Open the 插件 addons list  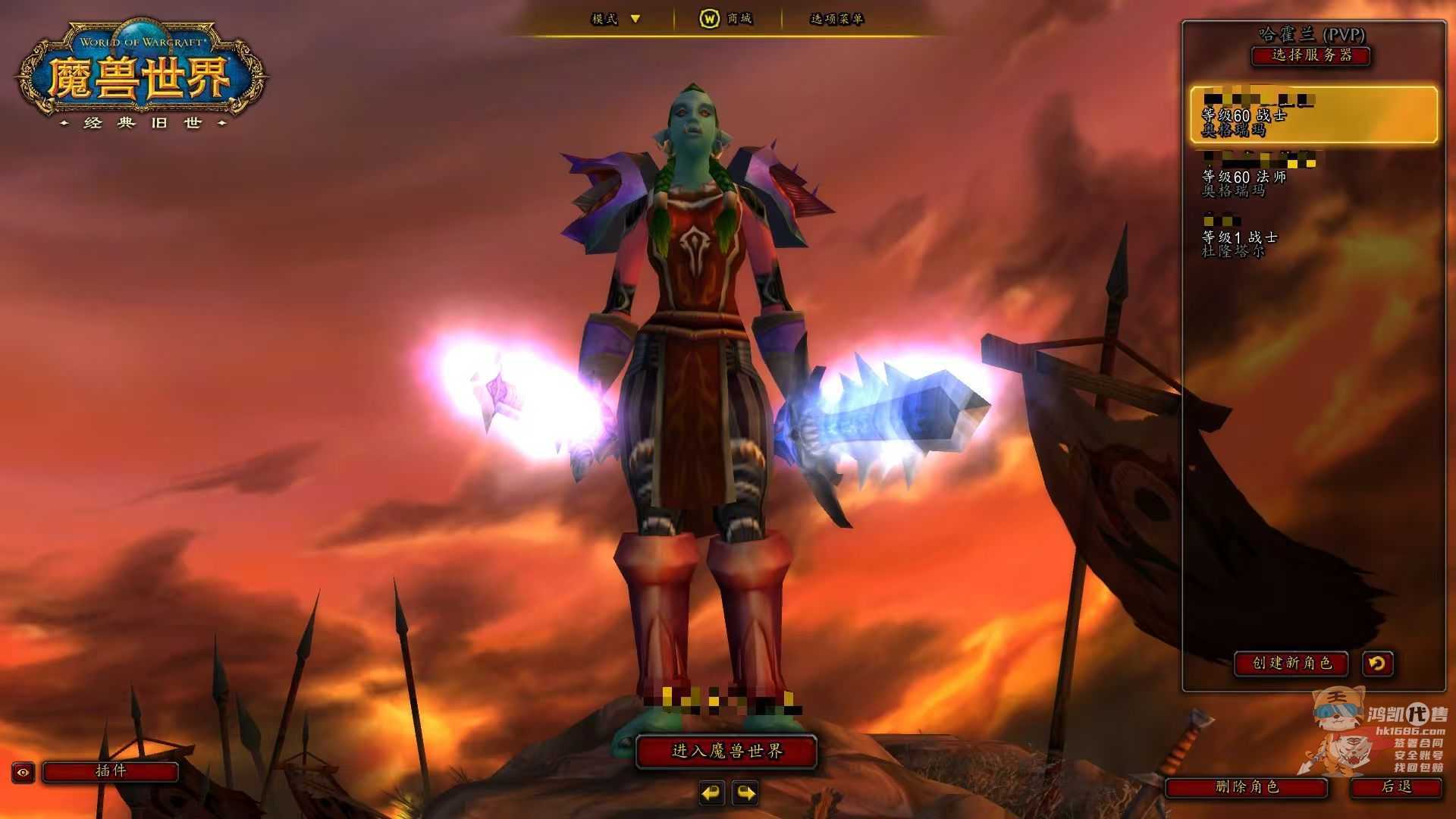pyautogui.click(x=111, y=771)
